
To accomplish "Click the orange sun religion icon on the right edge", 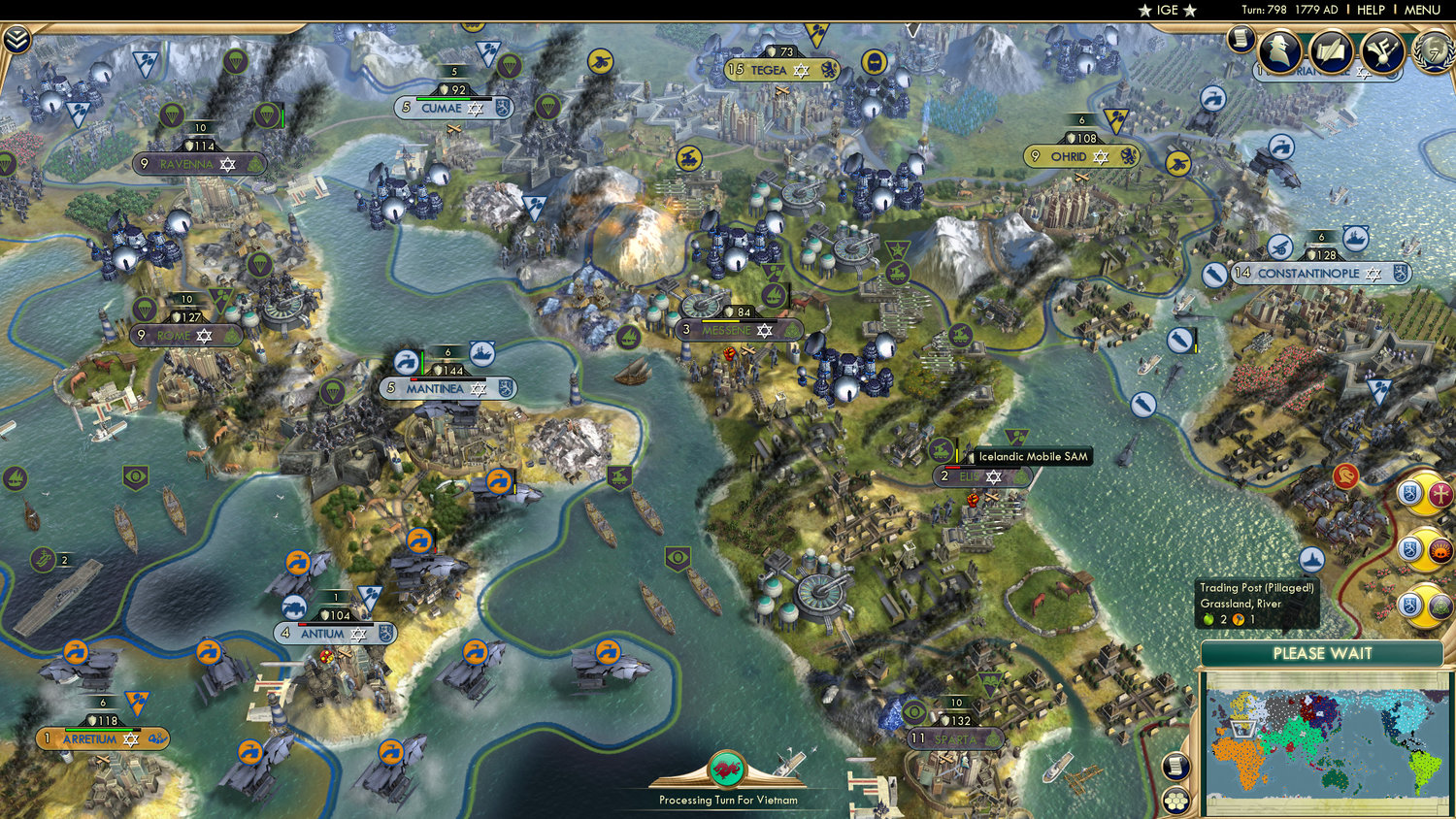I will point(1439,549).
